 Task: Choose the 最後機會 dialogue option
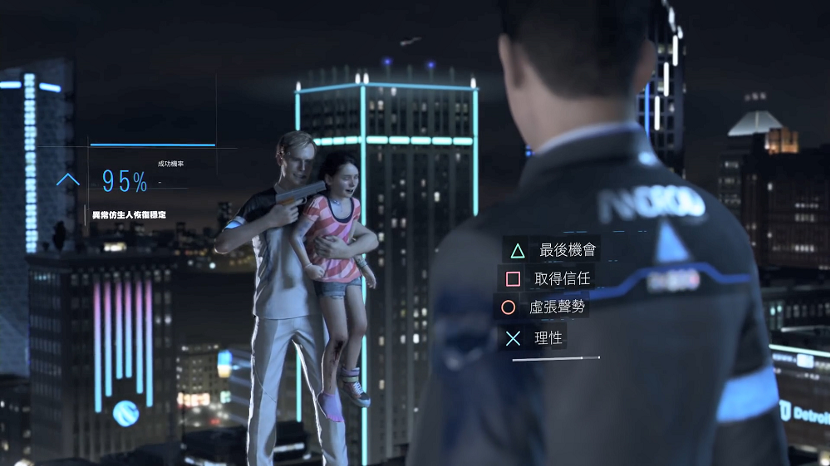[566, 250]
